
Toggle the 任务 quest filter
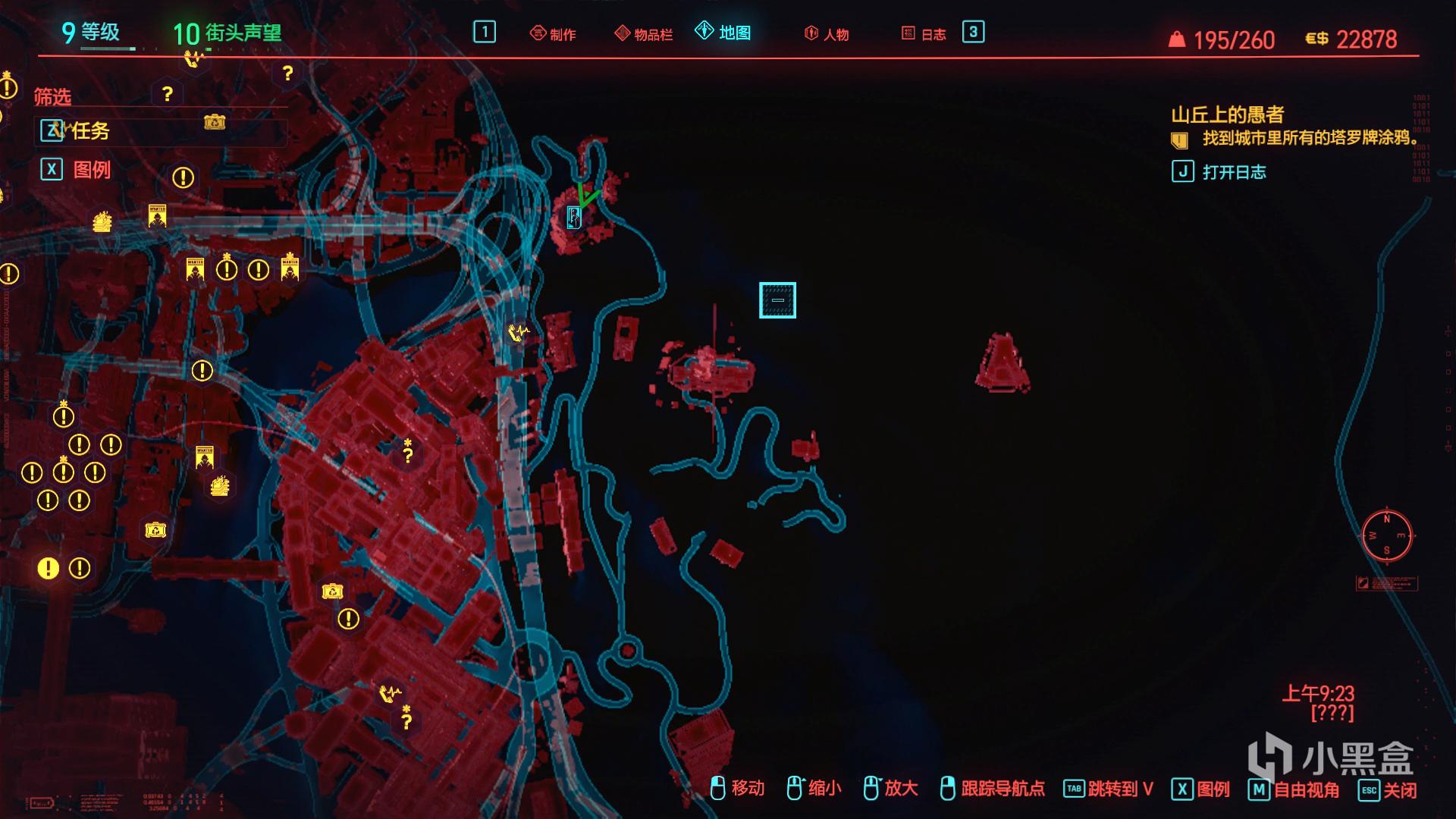point(76,131)
